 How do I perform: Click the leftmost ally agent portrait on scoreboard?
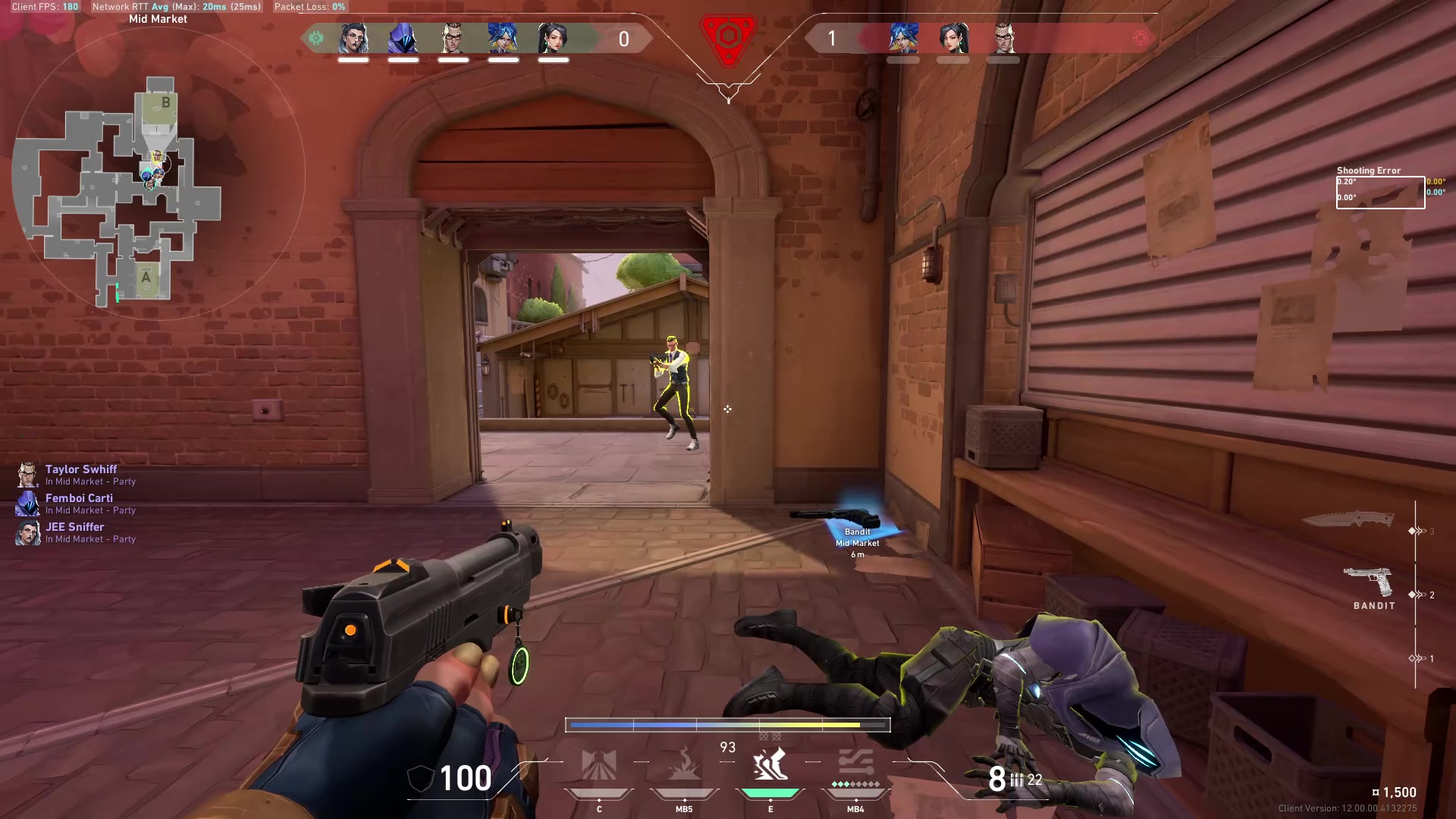353,38
